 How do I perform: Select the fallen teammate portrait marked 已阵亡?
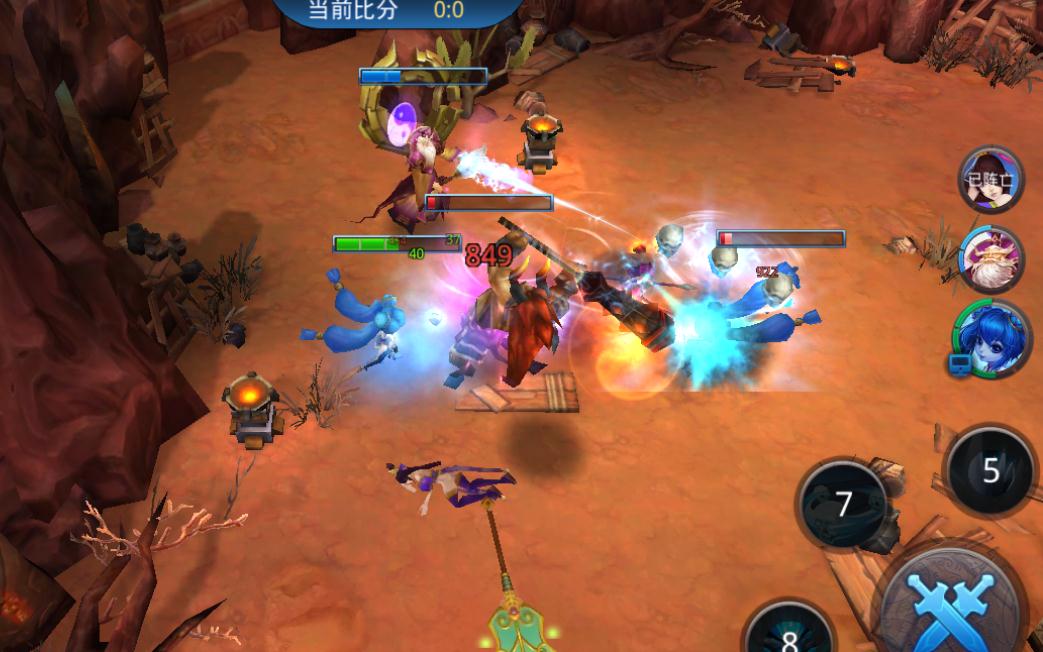(x=991, y=181)
